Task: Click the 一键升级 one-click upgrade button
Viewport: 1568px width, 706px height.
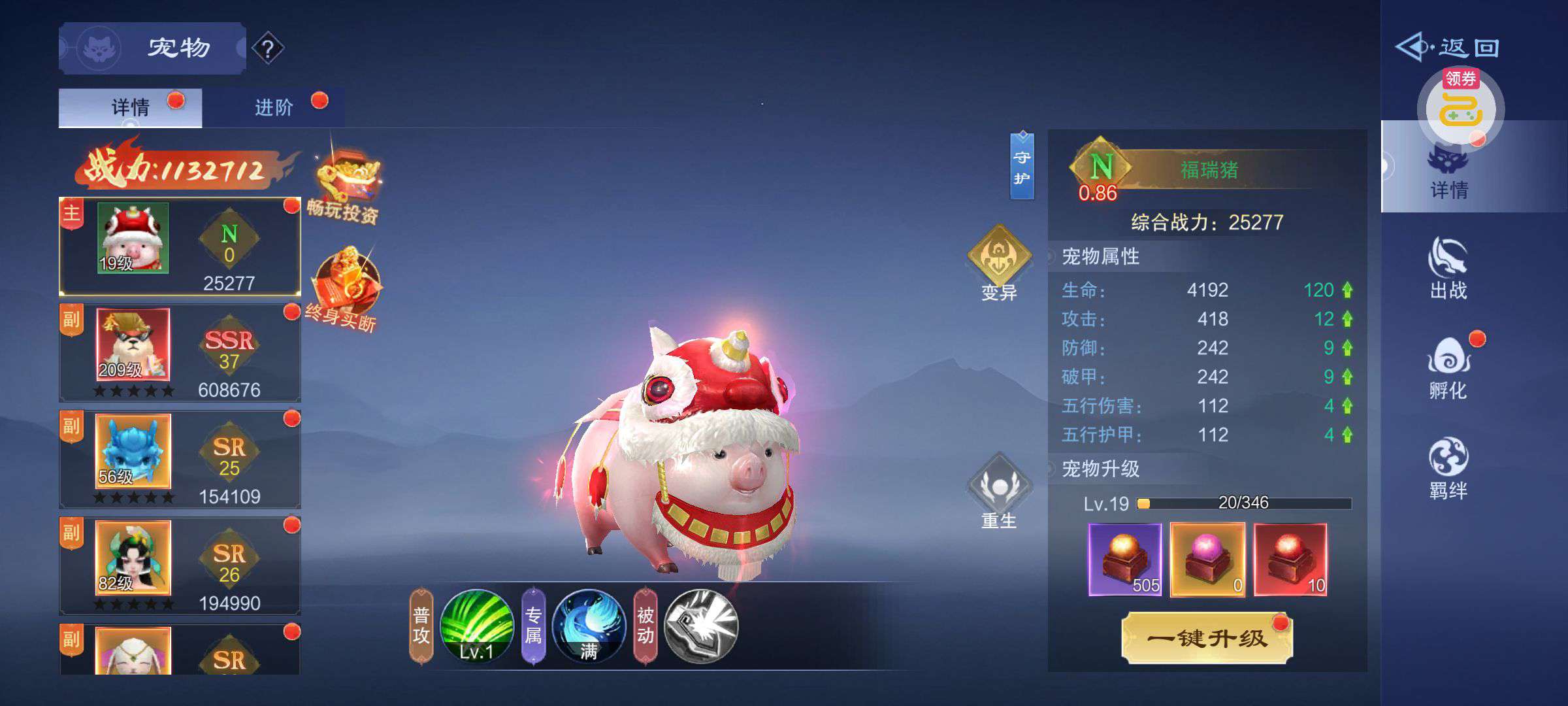Action: pos(1207,638)
